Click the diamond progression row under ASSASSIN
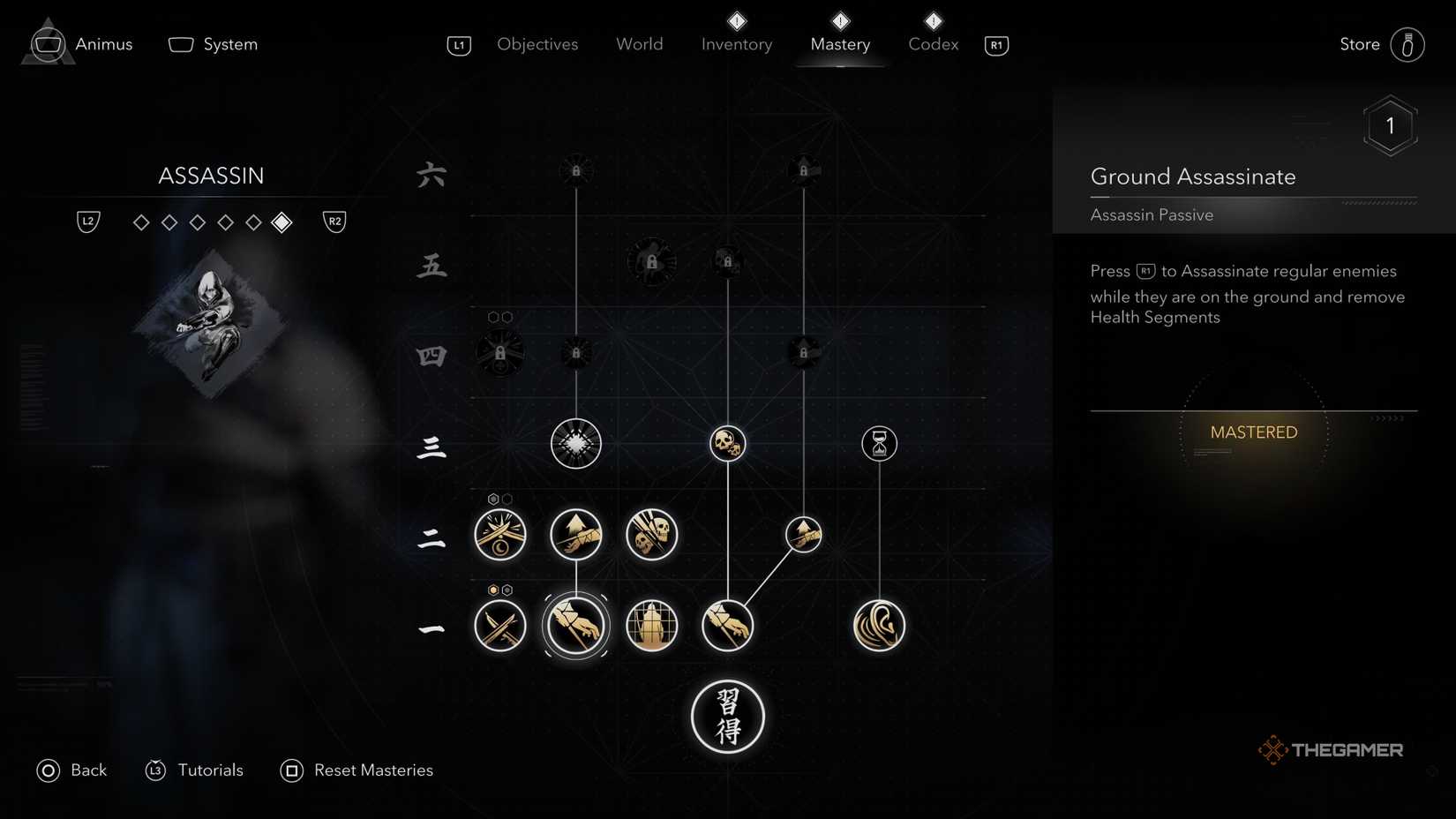1456x819 pixels. (212, 222)
